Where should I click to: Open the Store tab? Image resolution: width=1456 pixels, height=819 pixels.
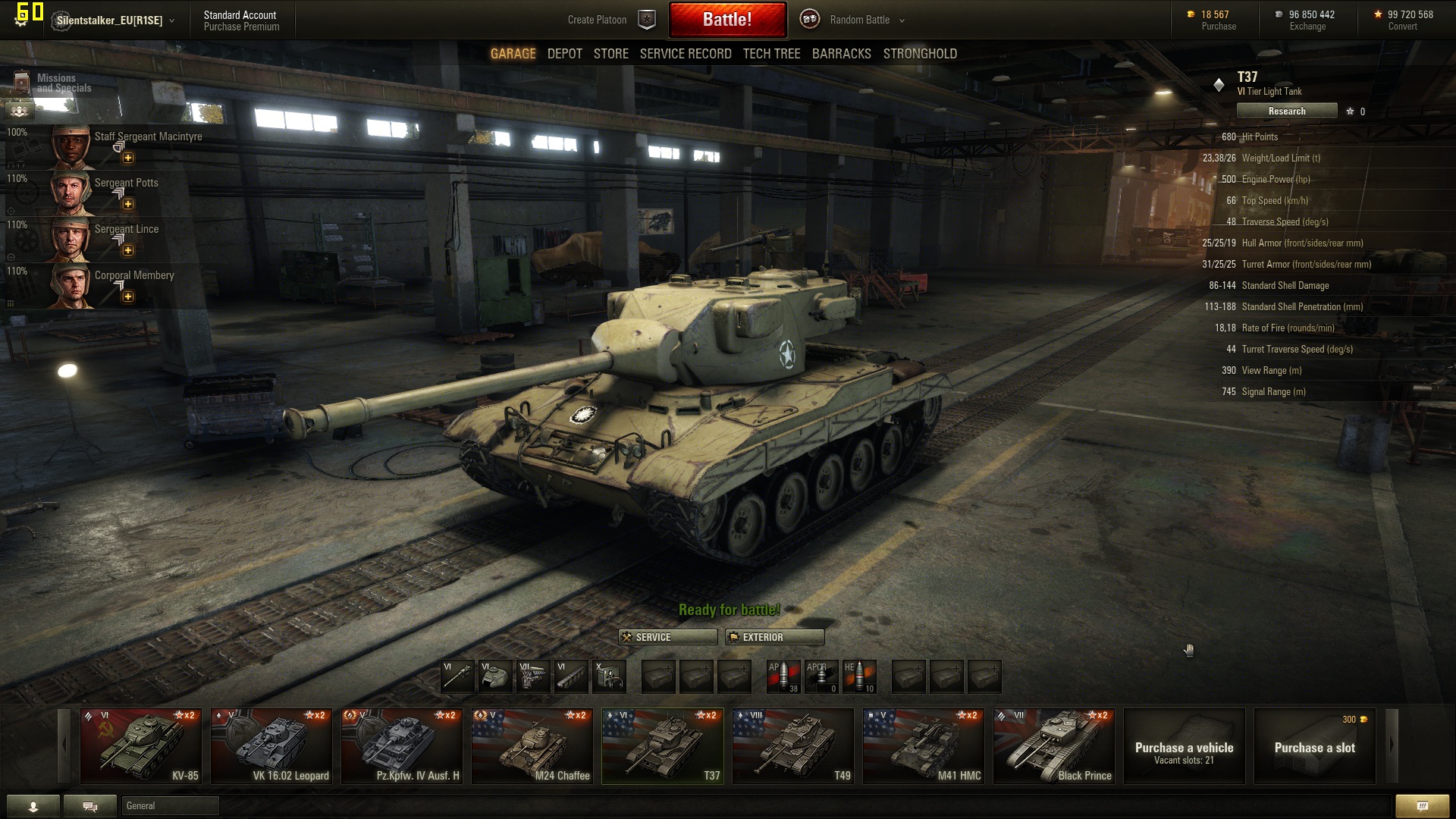click(x=610, y=54)
